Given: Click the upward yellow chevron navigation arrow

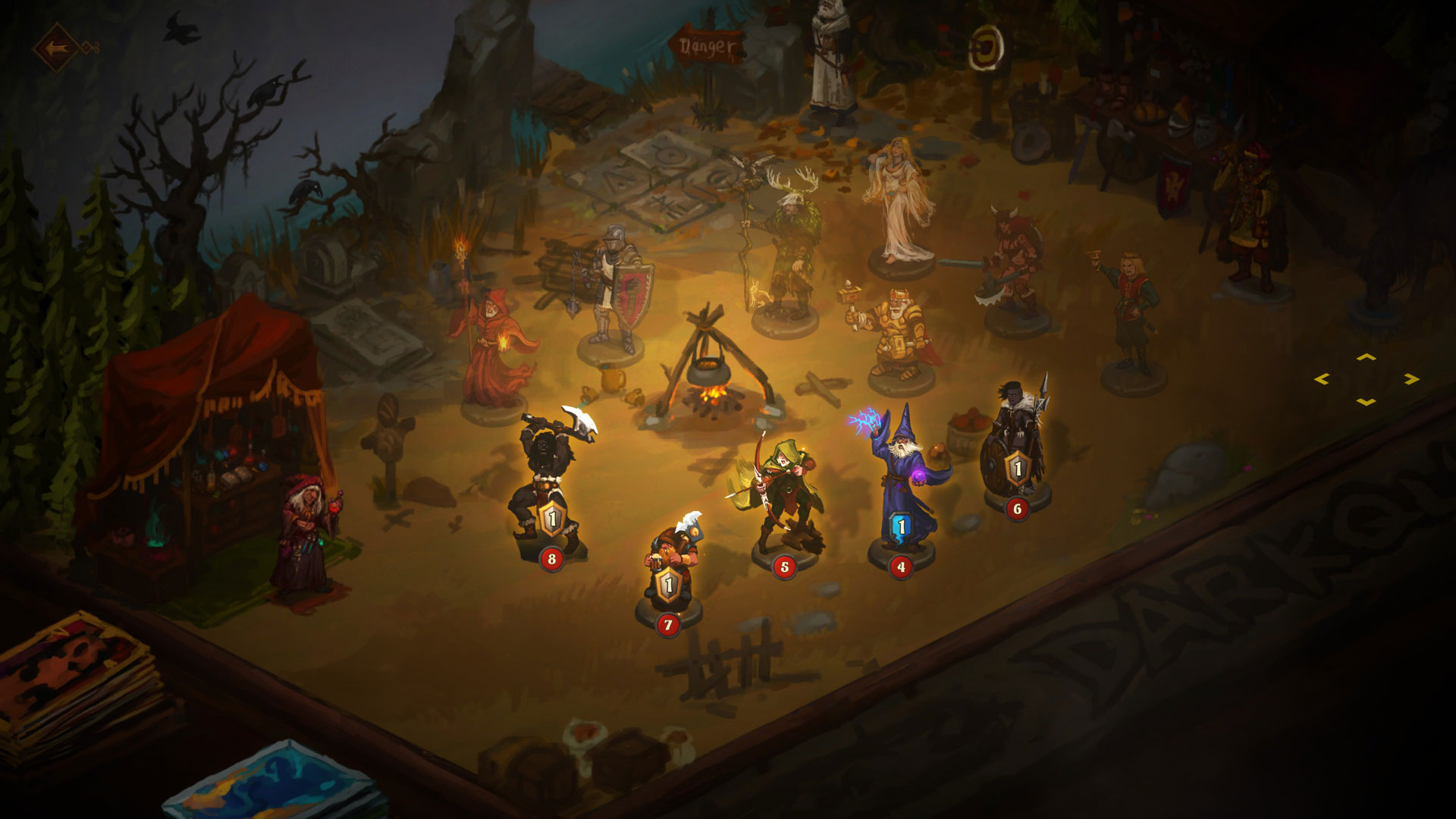Looking at the screenshot, I should coord(1367,357).
